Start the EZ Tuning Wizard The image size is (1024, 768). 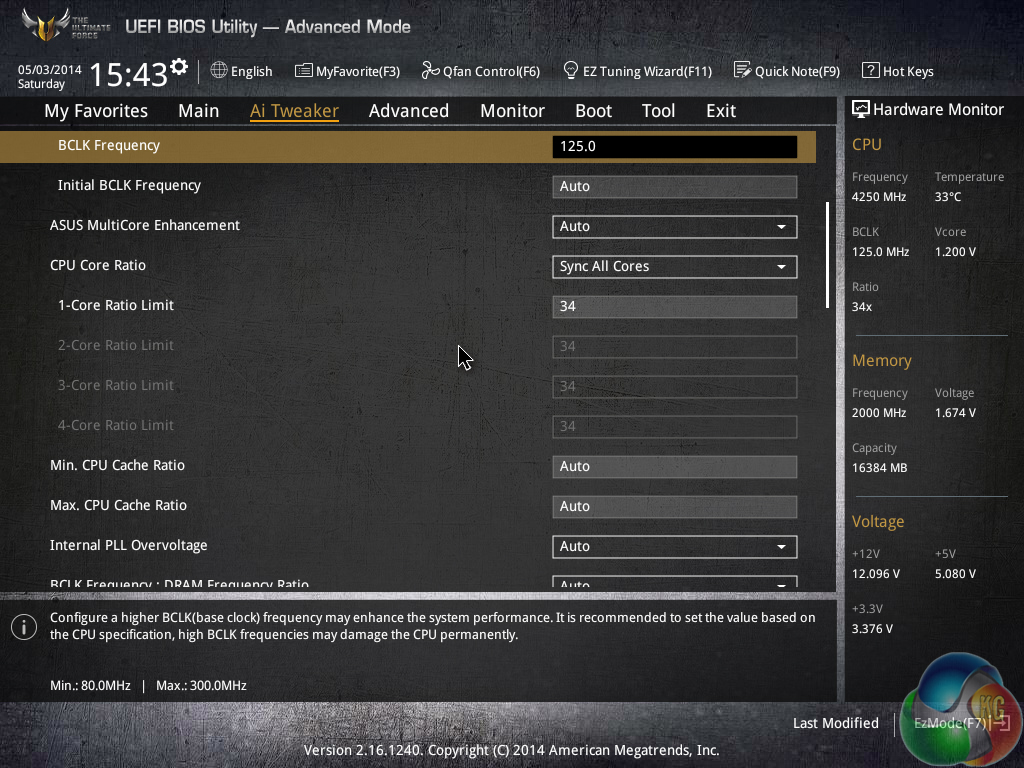click(637, 71)
